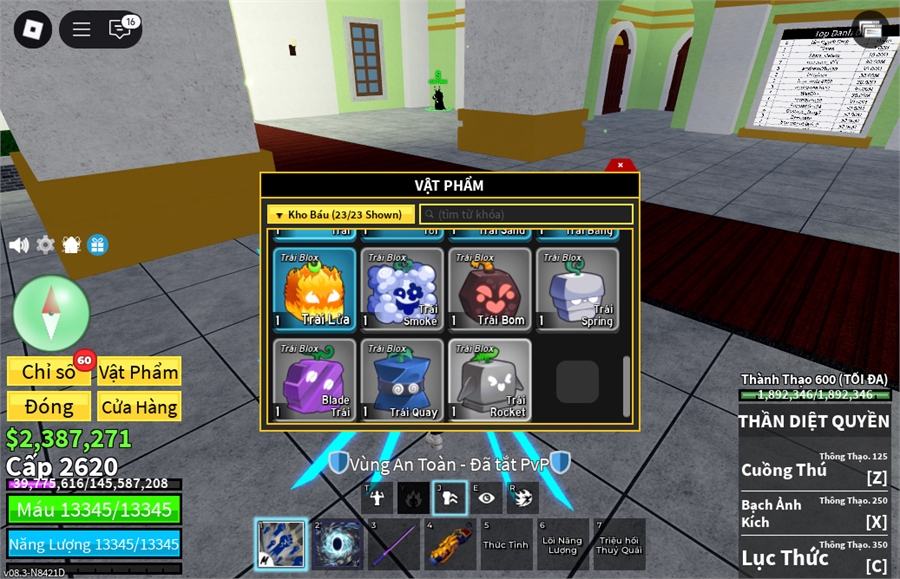
Task: Choose the Trái Smoke fruit slot
Action: [401, 289]
